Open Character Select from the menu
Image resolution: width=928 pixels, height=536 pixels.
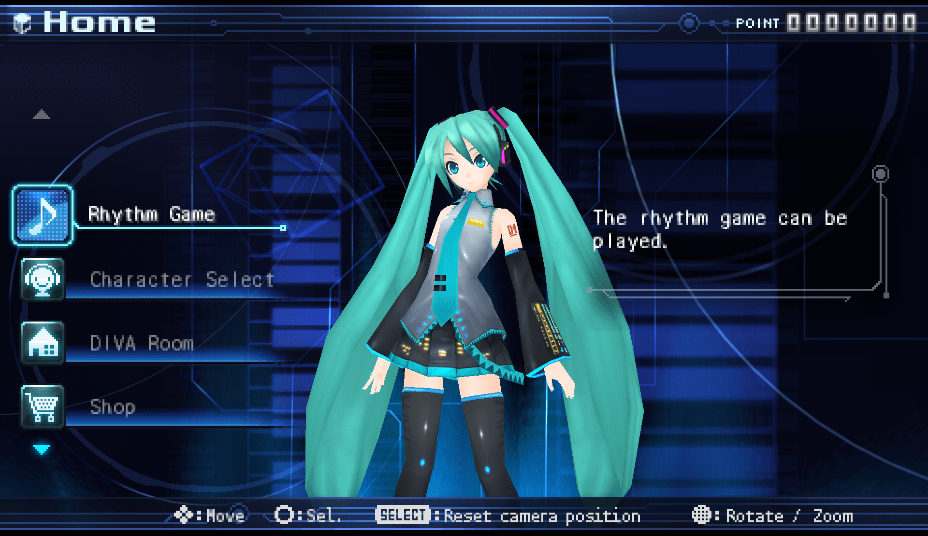(182, 279)
